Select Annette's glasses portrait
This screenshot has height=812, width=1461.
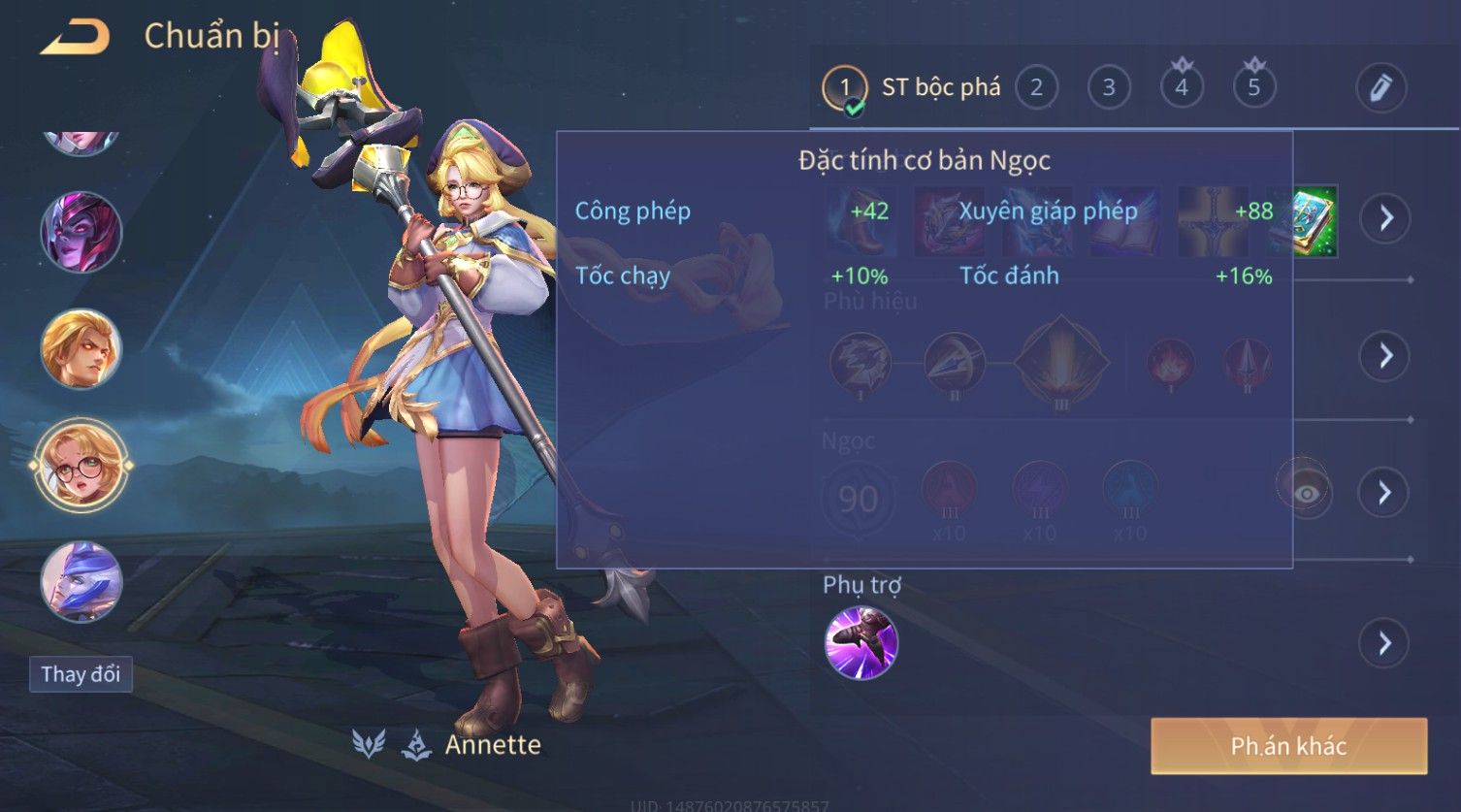pos(81,466)
